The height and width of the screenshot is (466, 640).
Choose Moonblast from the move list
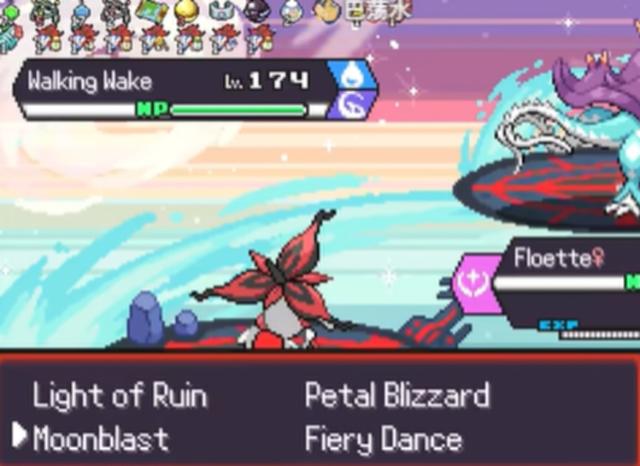click(101, 438)
